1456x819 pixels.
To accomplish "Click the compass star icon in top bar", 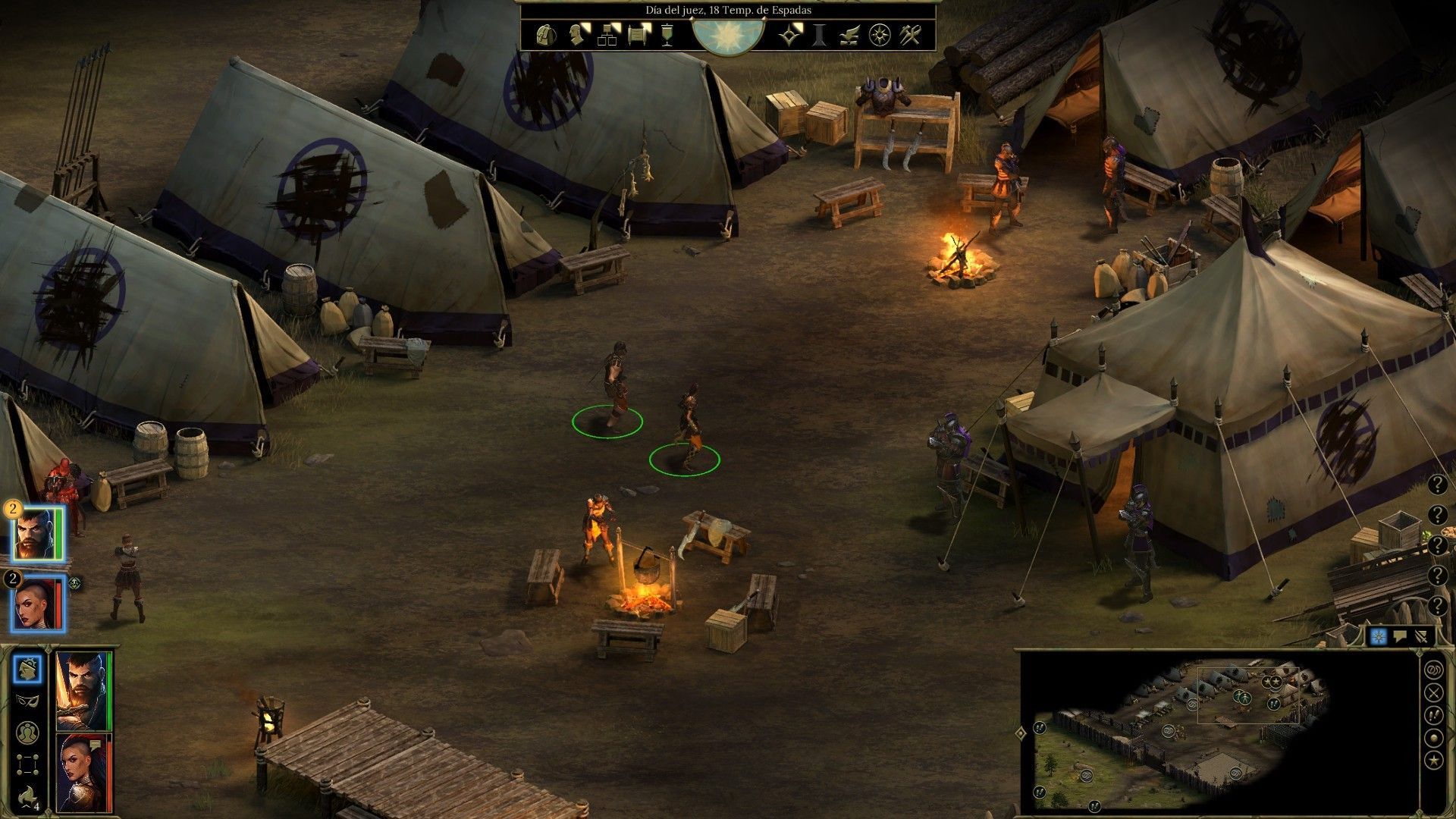I will pyautogui.click(x=880, y=35).
